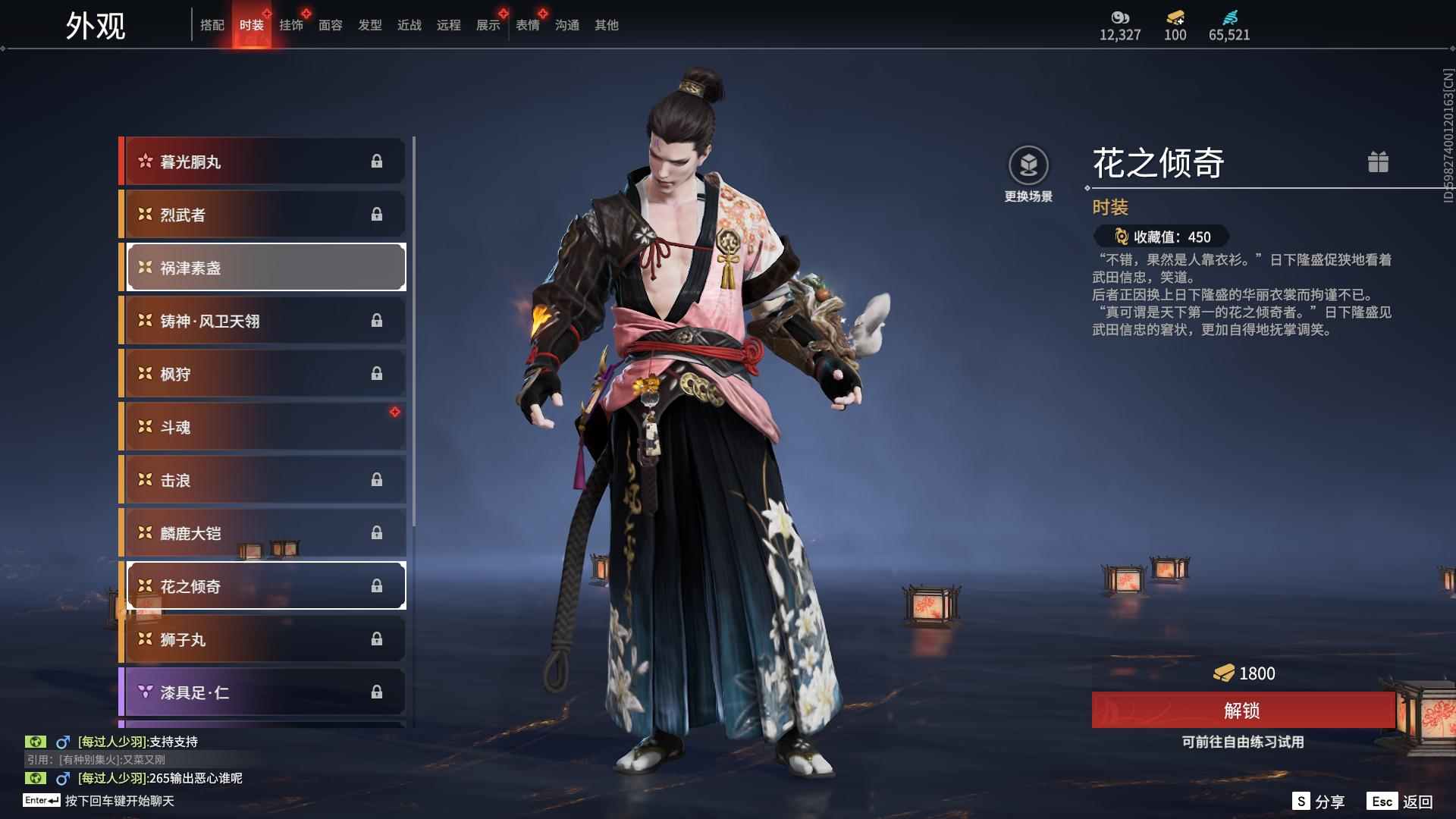Image resolution: width=1456 pixels, height=819 pixels.
Task: Switch to the 挂饰 tab
Action: (292, 25)
